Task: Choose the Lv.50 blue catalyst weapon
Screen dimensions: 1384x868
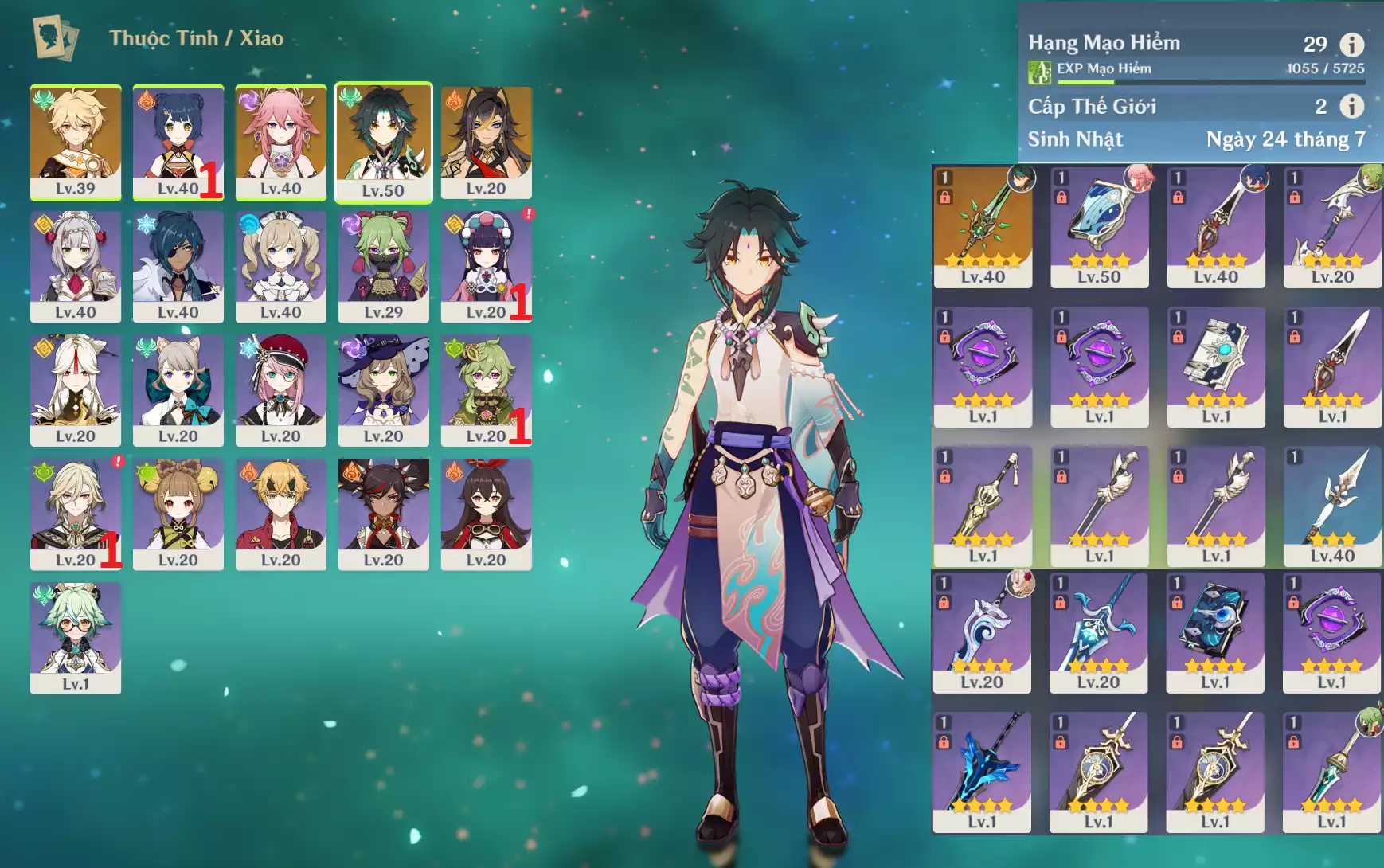Action: [x=1099, y=225]
